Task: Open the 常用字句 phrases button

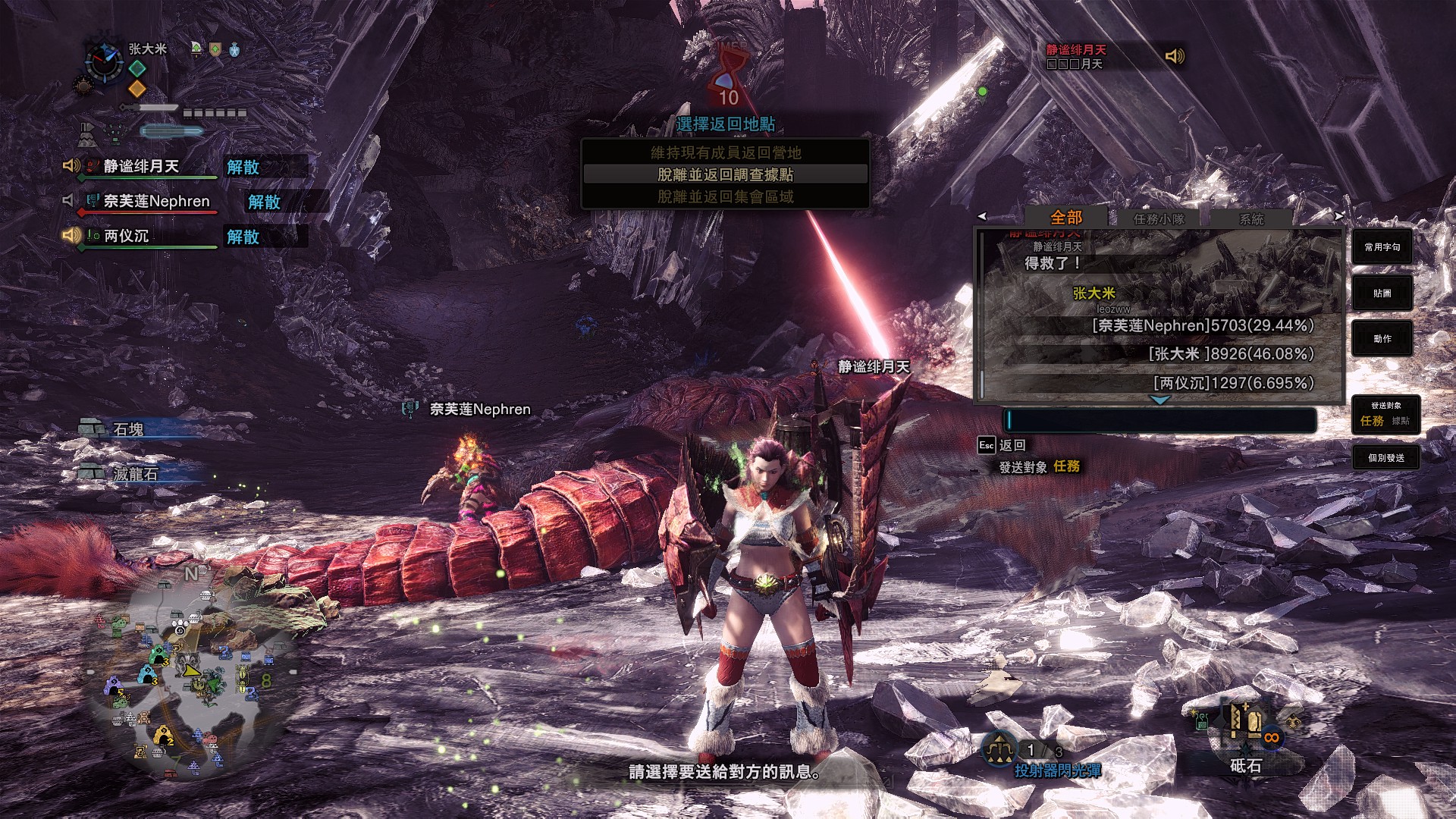Action: 1382,247
